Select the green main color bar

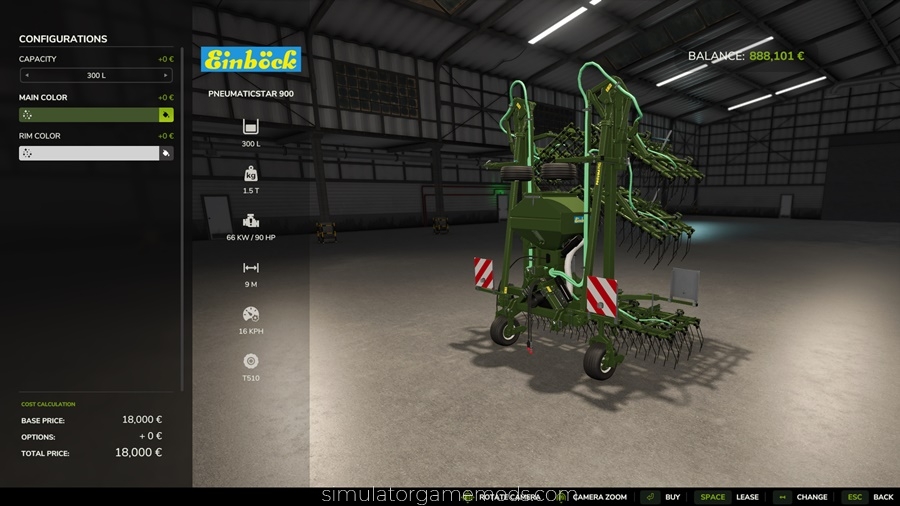coord(88,115)
